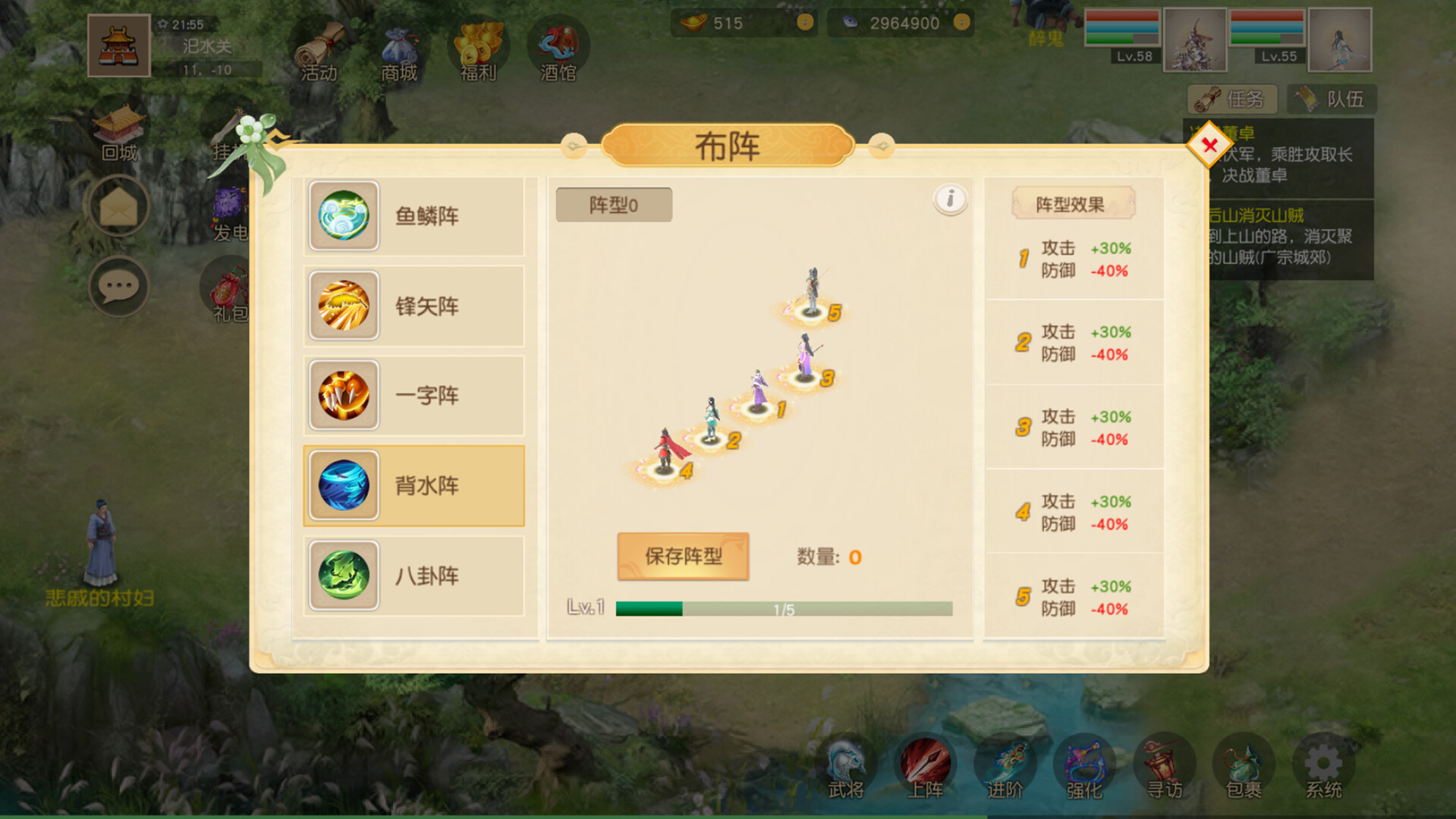
Task: Select the 鱼鳞阵 formation
Action: tap(414, 215)
